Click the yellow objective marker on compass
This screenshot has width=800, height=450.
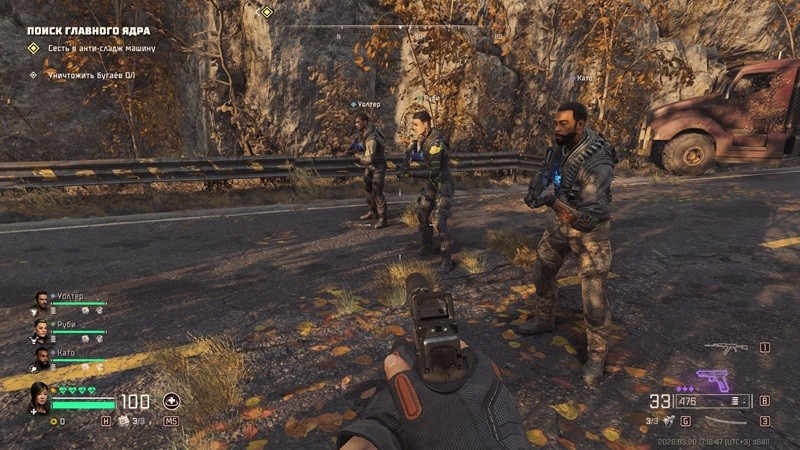click(267, 12)
